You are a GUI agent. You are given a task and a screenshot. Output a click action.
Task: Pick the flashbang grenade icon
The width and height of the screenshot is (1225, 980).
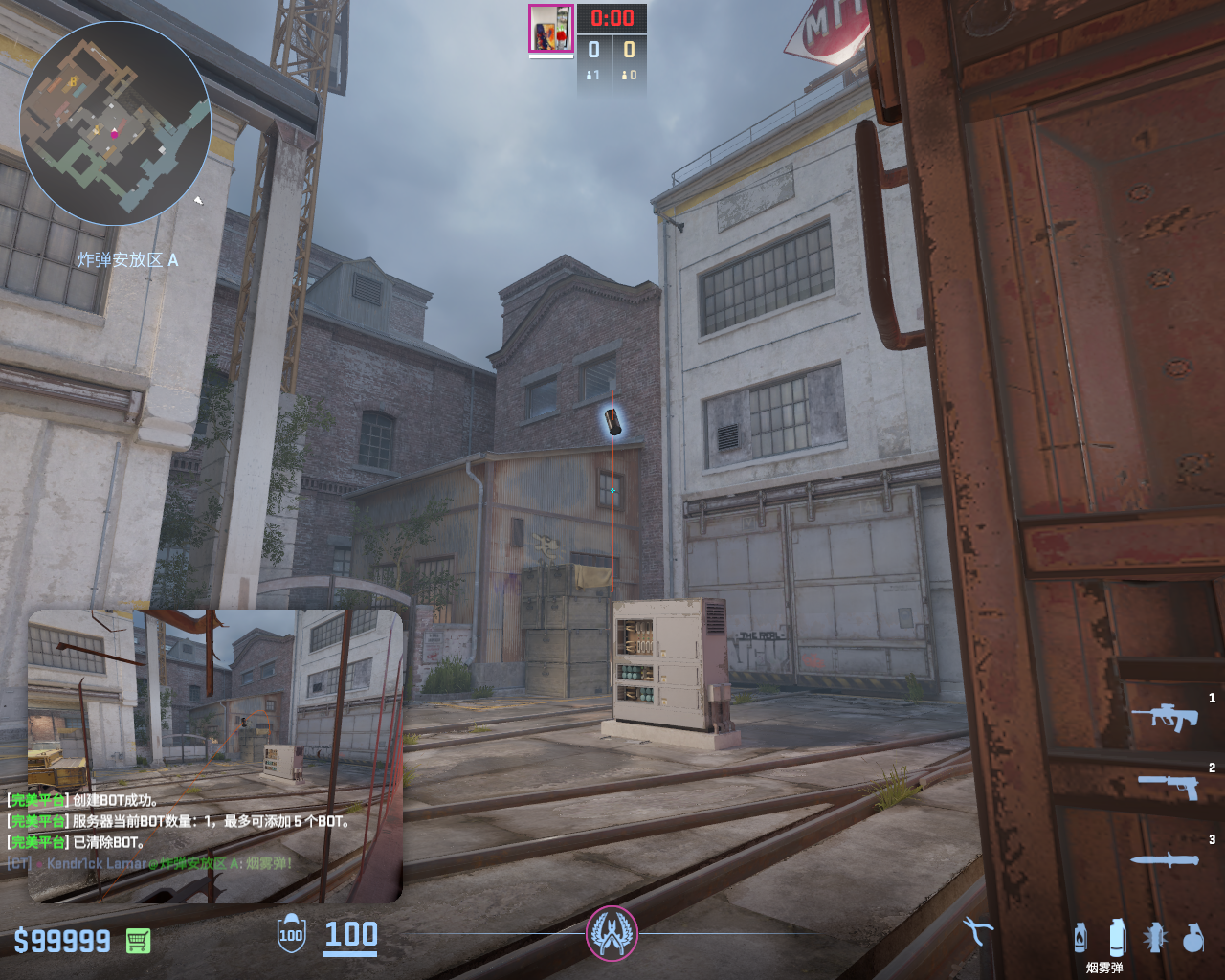tap(1155, 938)
